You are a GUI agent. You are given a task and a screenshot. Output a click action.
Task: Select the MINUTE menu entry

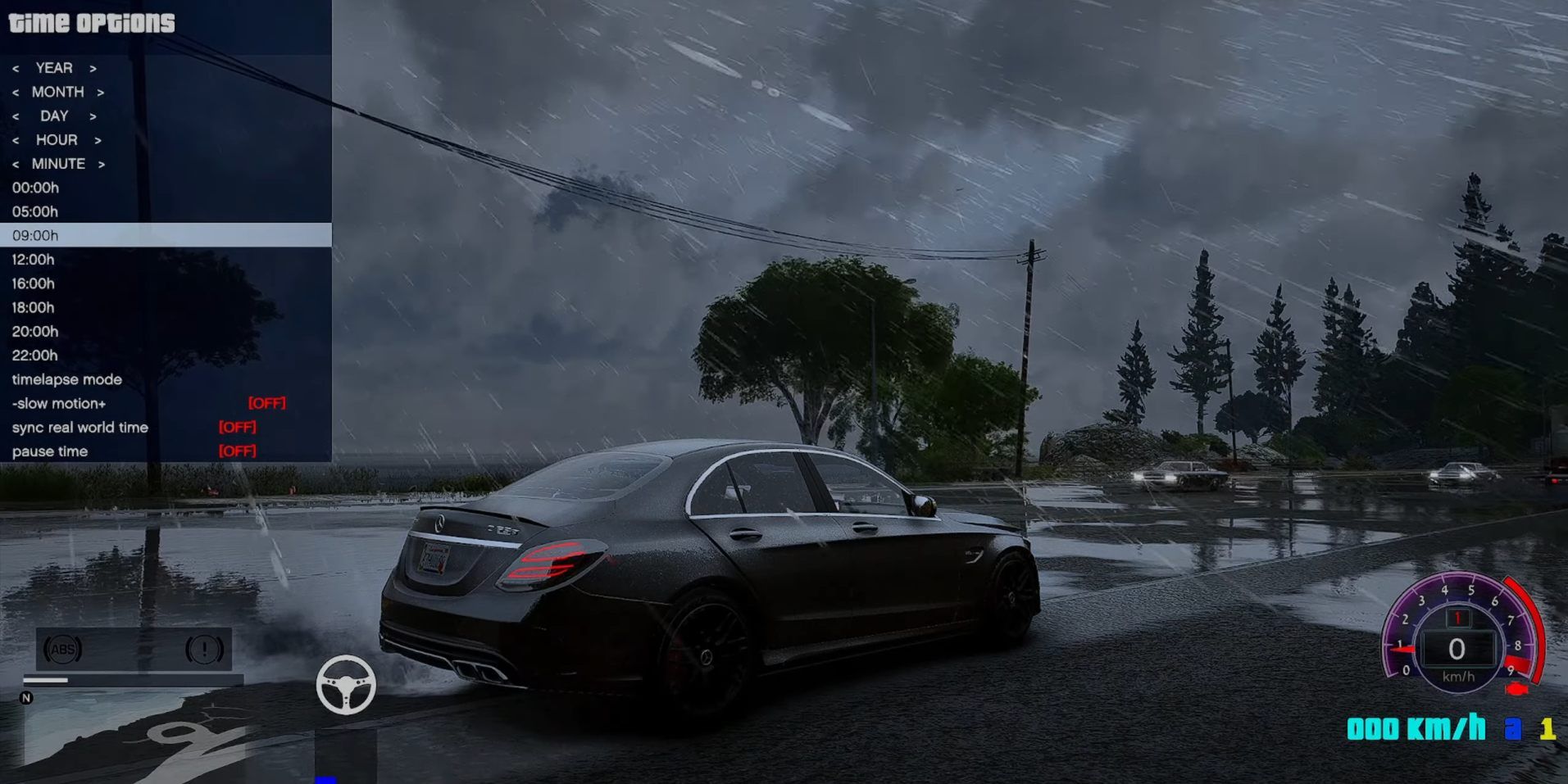click(x=58, y=164)
